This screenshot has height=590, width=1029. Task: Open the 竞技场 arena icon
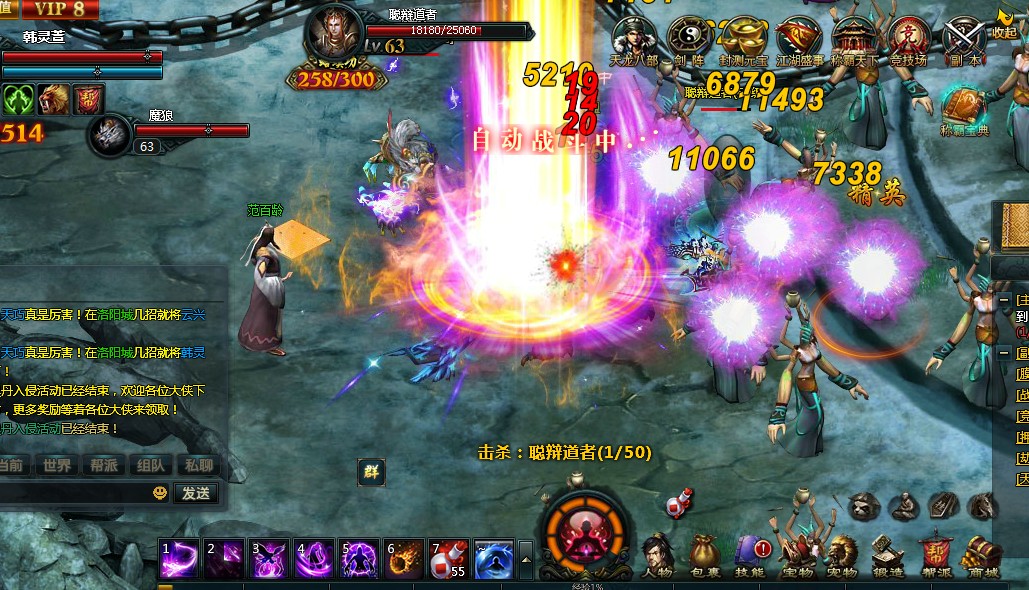tap(909, 38)
